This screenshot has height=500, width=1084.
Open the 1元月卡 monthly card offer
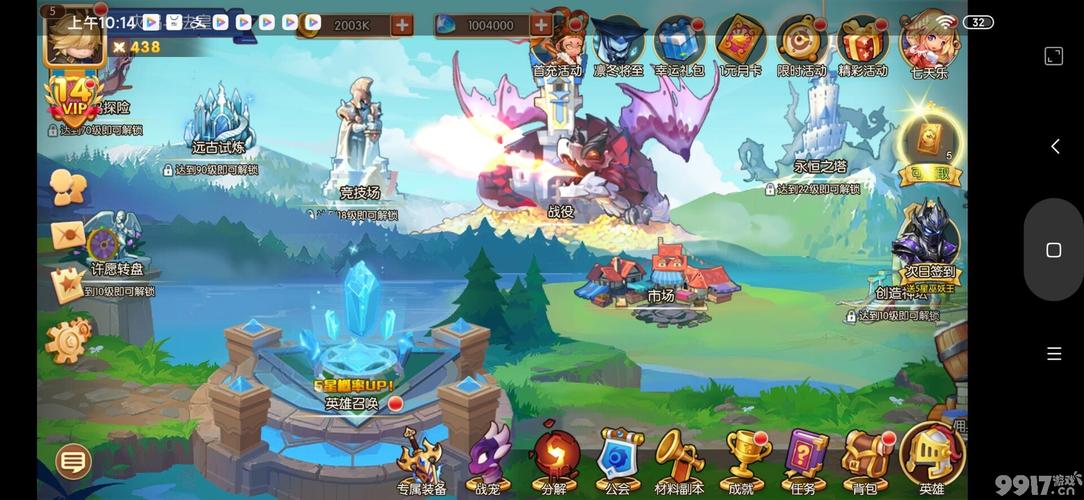[x=740, y=44]
